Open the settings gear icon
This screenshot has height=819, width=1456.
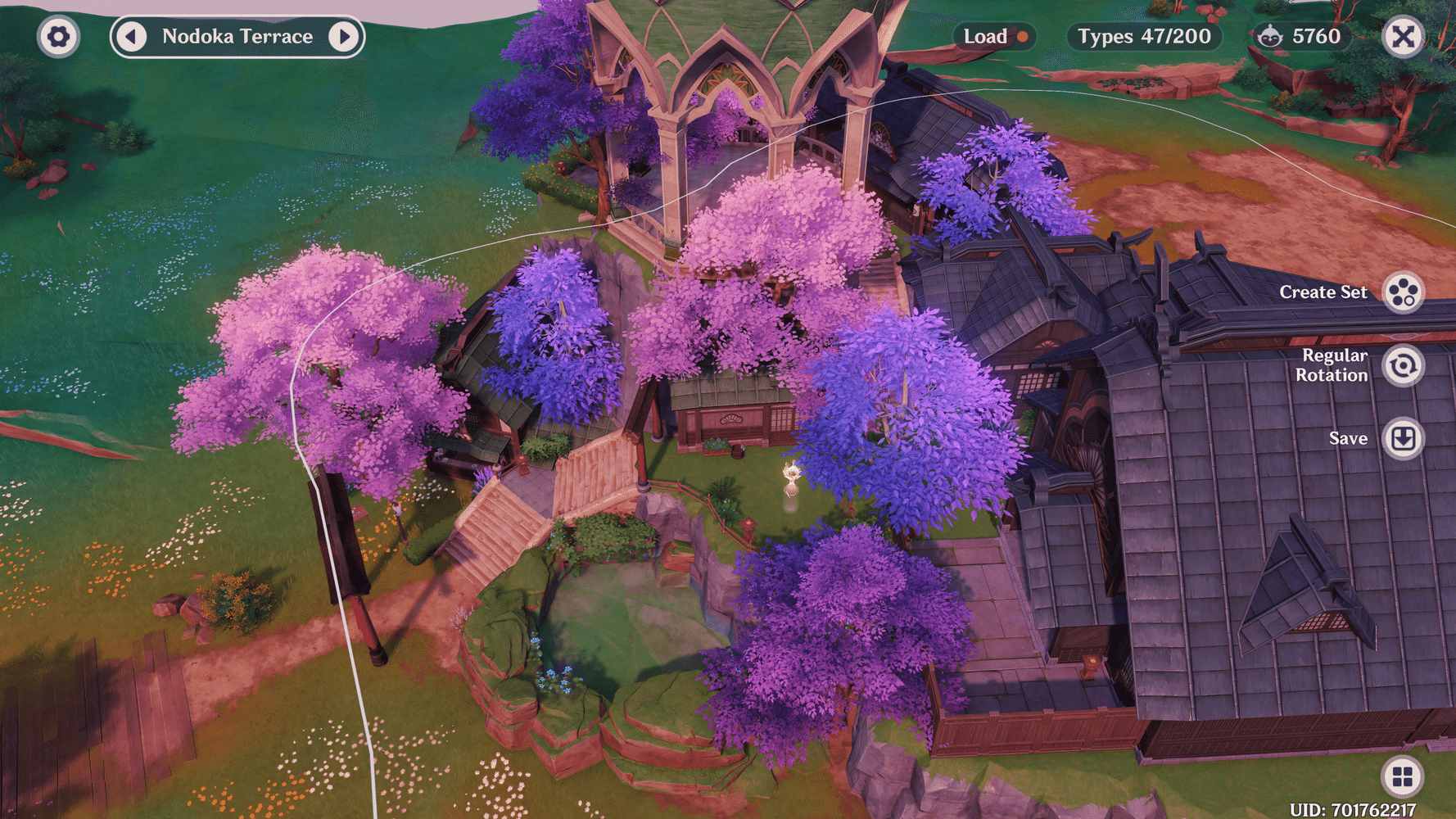click(x=57, y=36)
